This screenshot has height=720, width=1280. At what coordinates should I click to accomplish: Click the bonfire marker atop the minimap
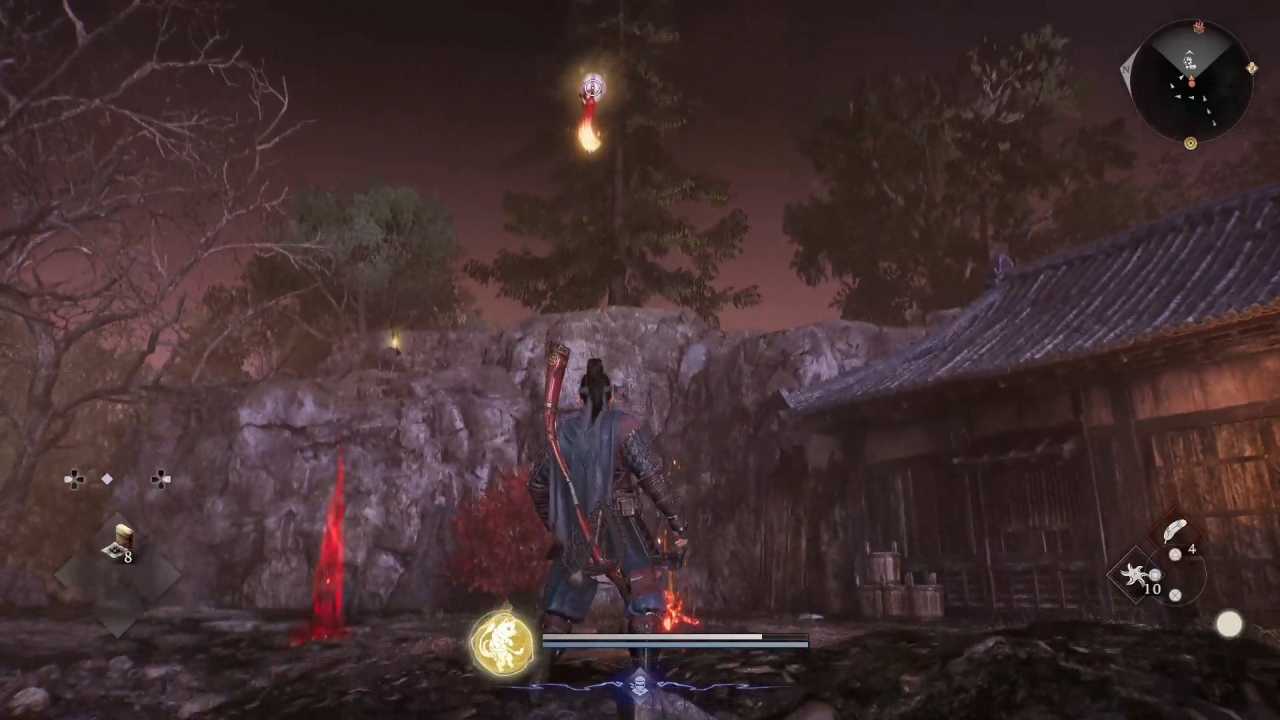(1198, 26)
